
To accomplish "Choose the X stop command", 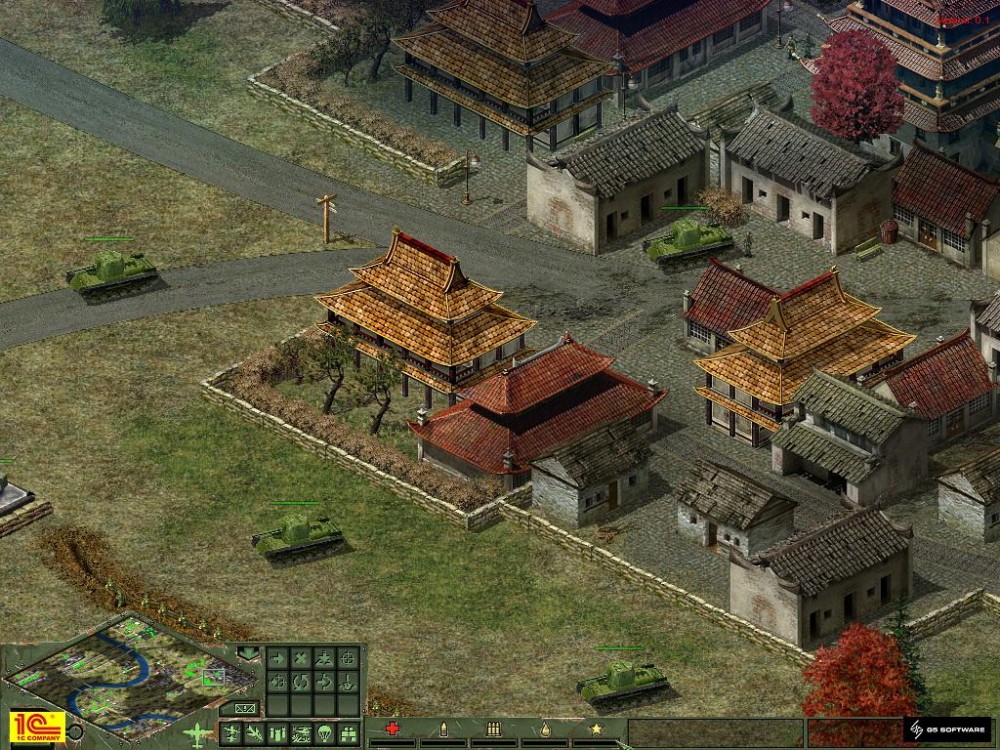I will point(300,658).
